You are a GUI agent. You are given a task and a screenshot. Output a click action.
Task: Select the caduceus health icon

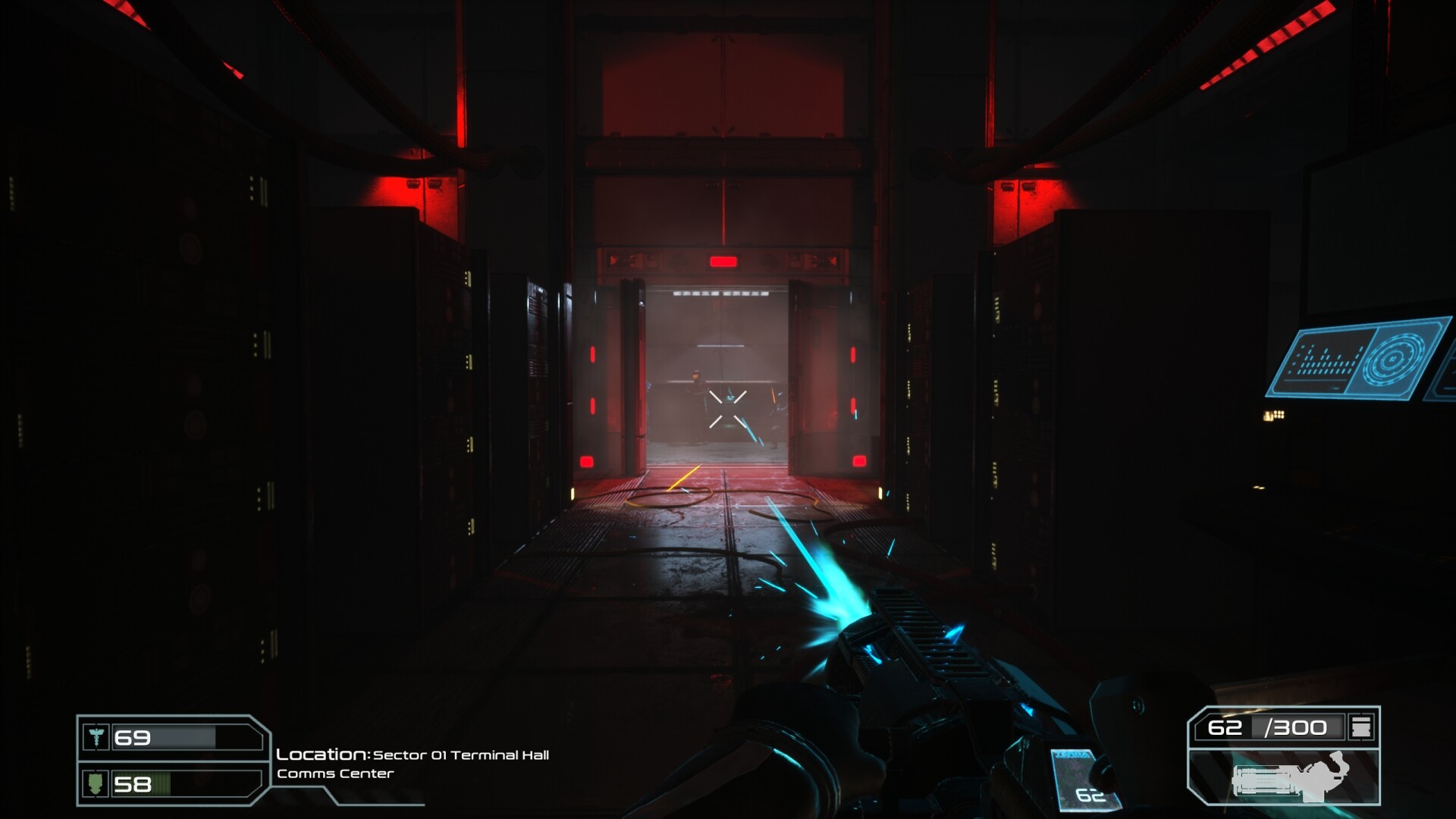pos(97,736)
